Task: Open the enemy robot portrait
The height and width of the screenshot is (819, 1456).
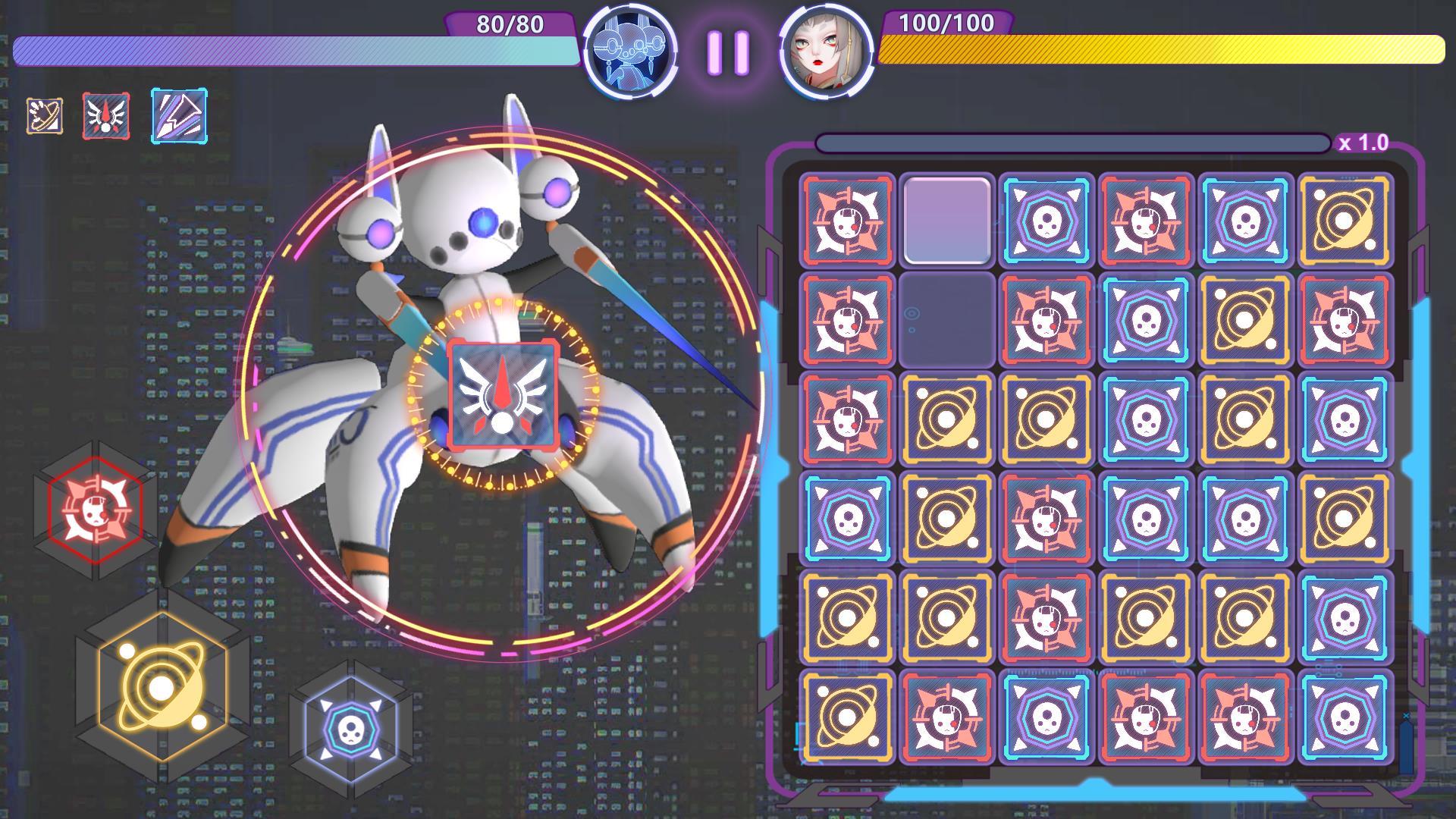Action: click(631, 52)
